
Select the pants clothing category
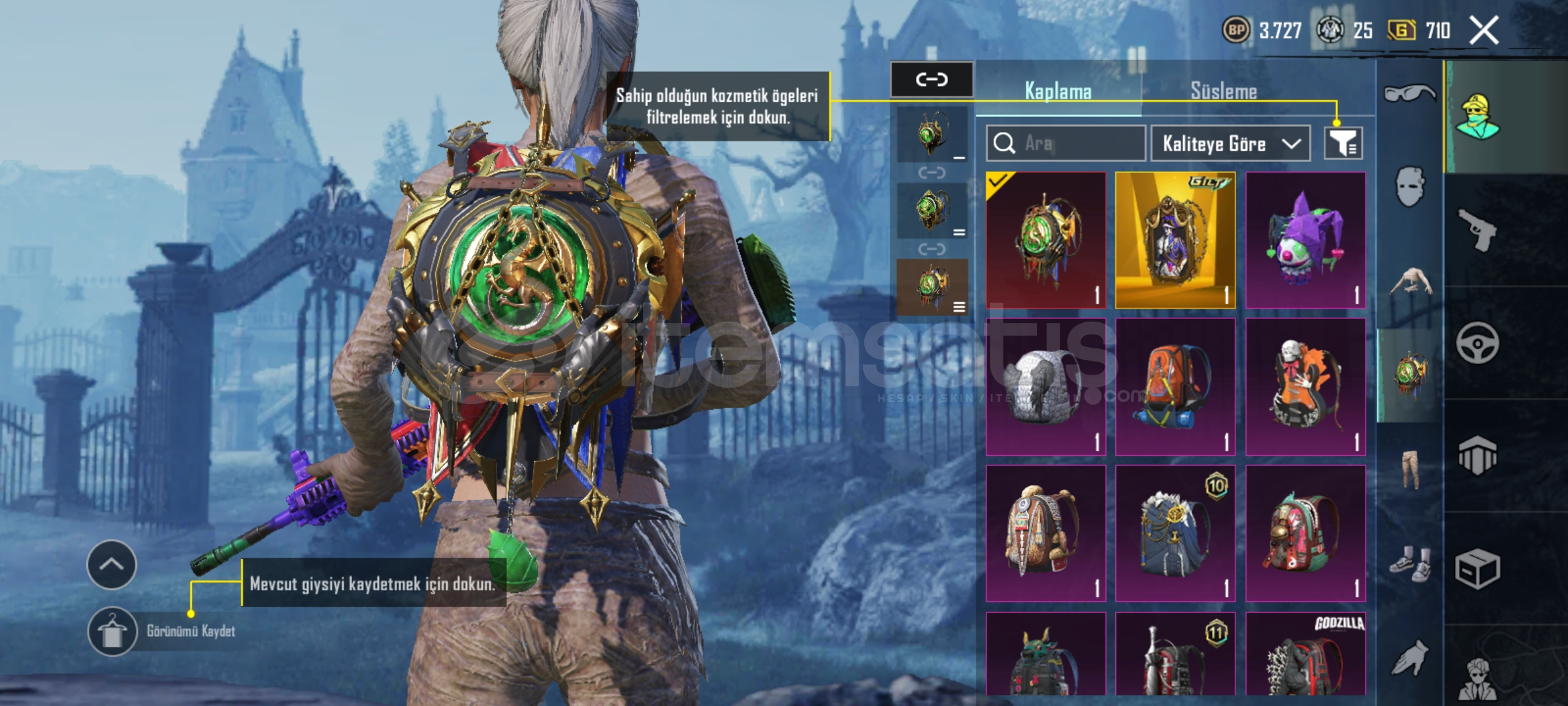1409,469
